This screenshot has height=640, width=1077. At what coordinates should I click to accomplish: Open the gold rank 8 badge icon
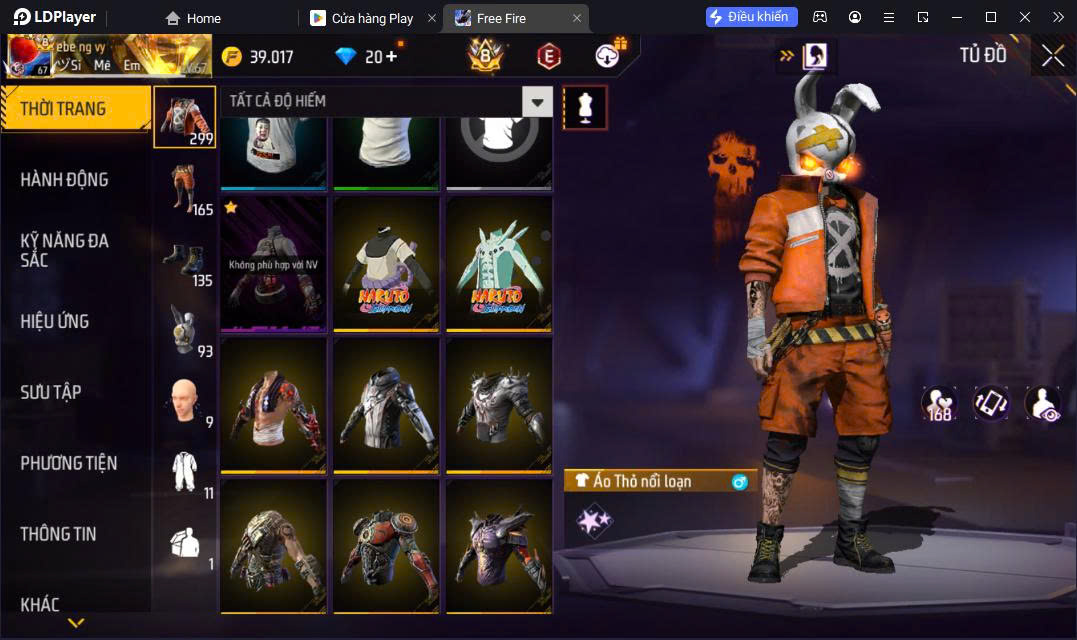point(485,56)
